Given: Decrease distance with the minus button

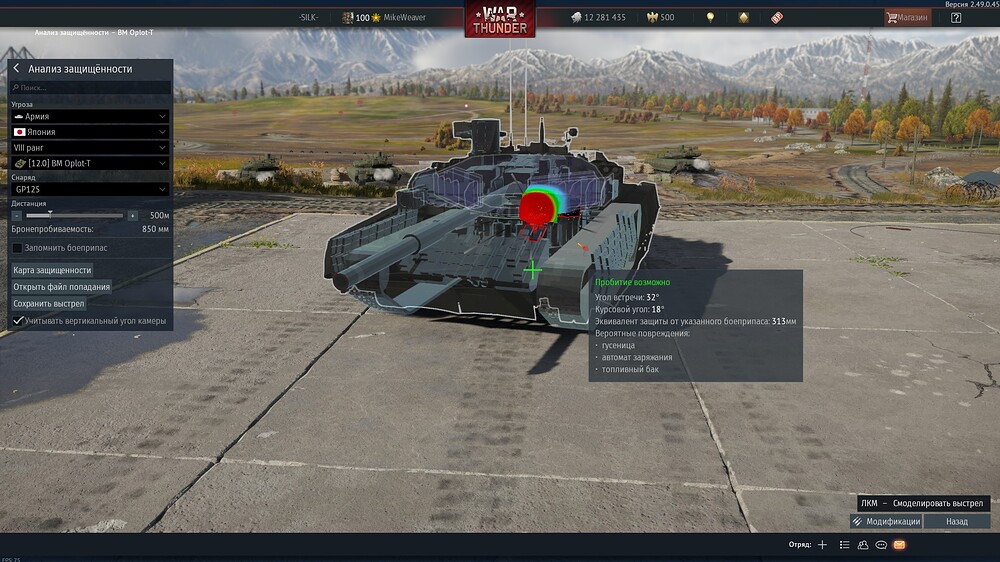Looking at the screenshot, I should [x=17, y=215].
